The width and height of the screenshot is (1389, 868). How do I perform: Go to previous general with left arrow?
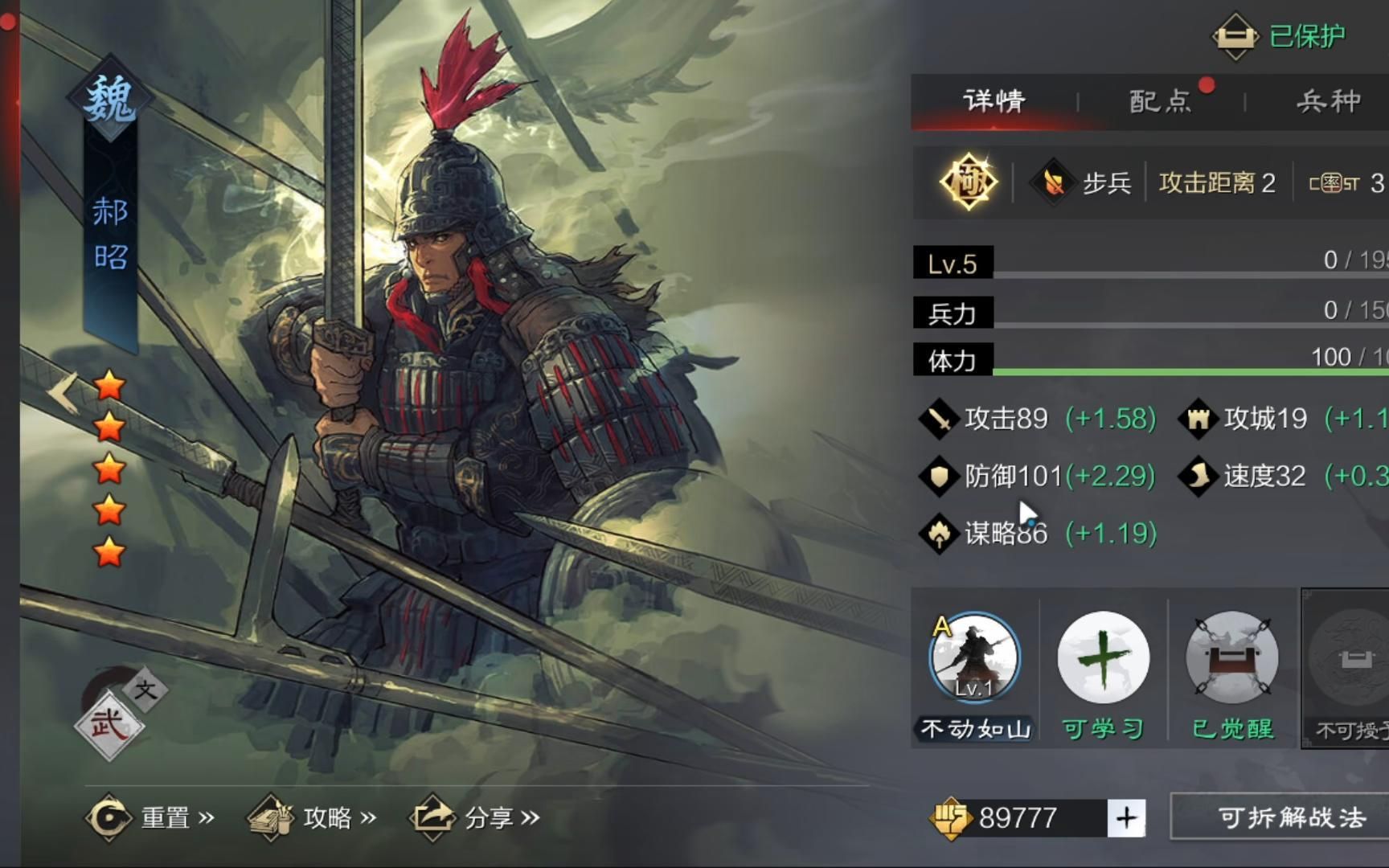(x=62, y=392)
